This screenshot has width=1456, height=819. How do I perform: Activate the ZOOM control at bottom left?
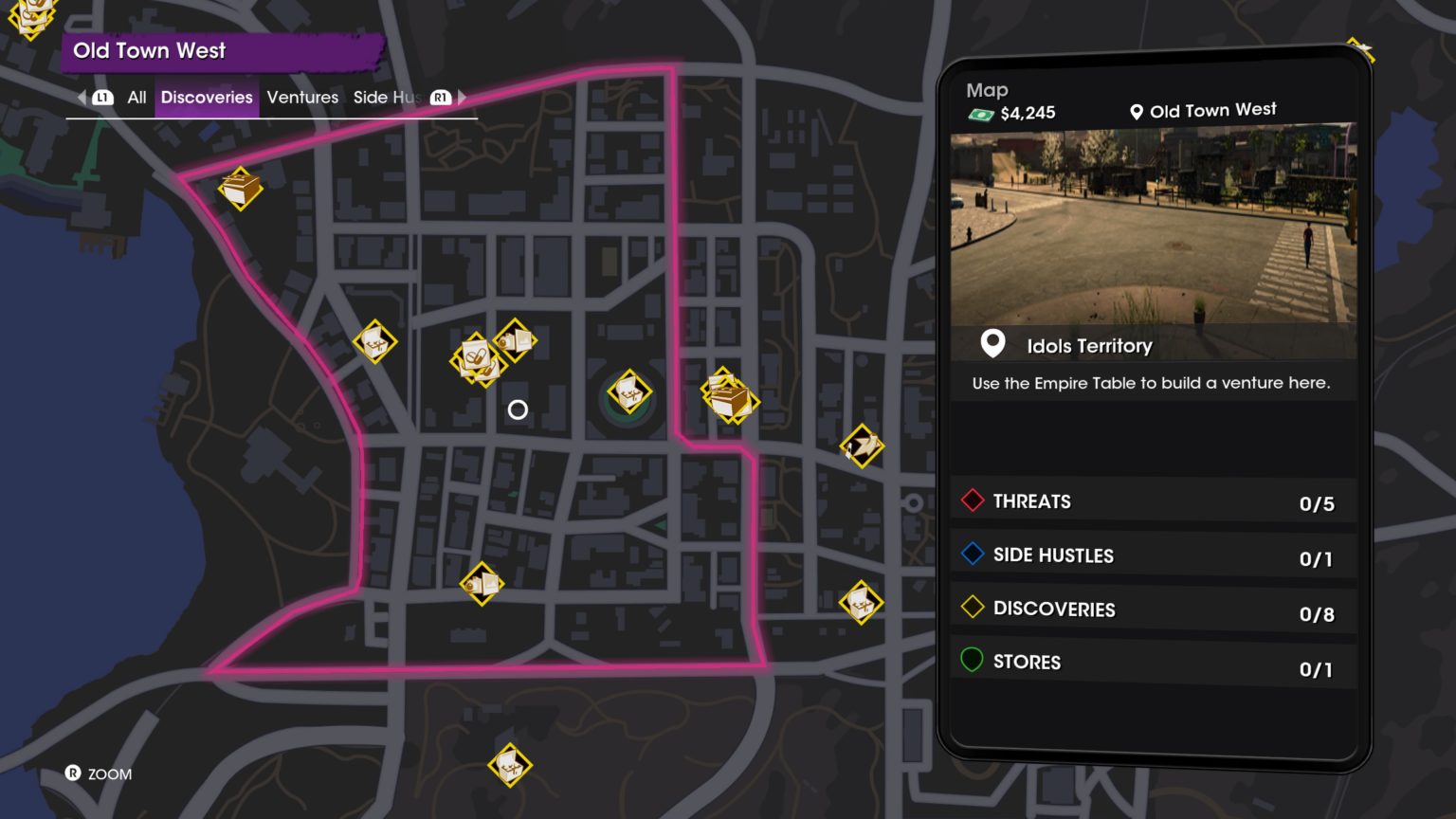pyautogui.click(x=95, y=774)
